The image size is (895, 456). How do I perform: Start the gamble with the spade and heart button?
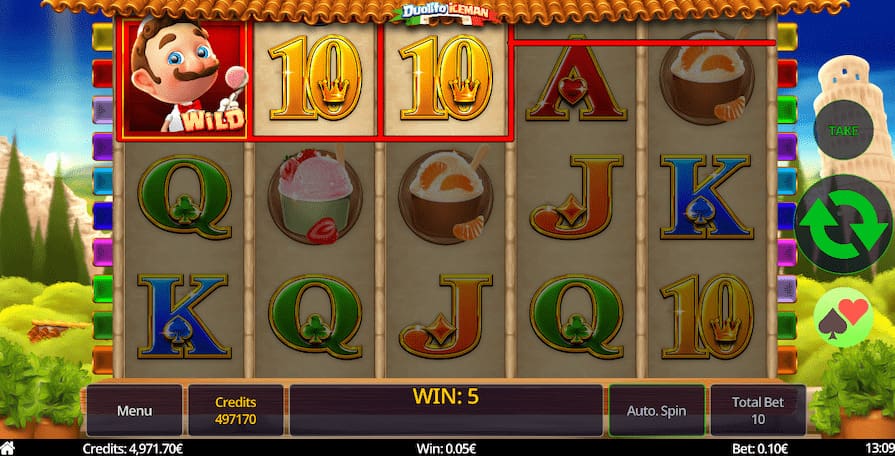[843, 318]
